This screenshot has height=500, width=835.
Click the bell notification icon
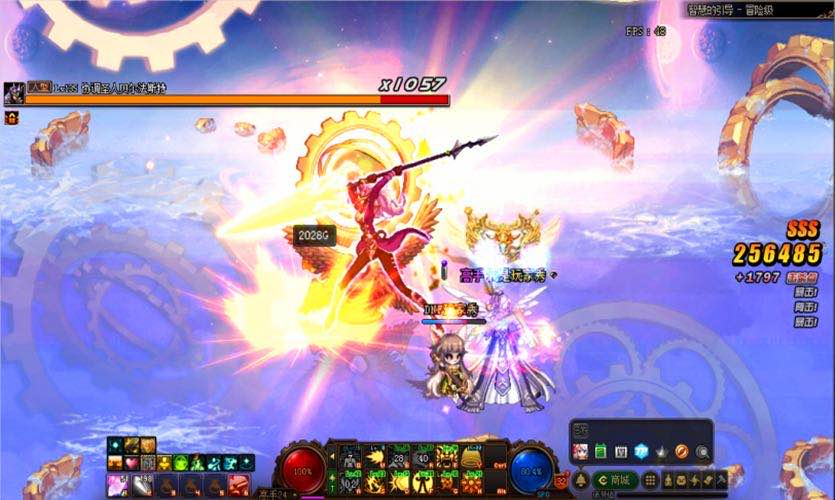coord(582,481)
